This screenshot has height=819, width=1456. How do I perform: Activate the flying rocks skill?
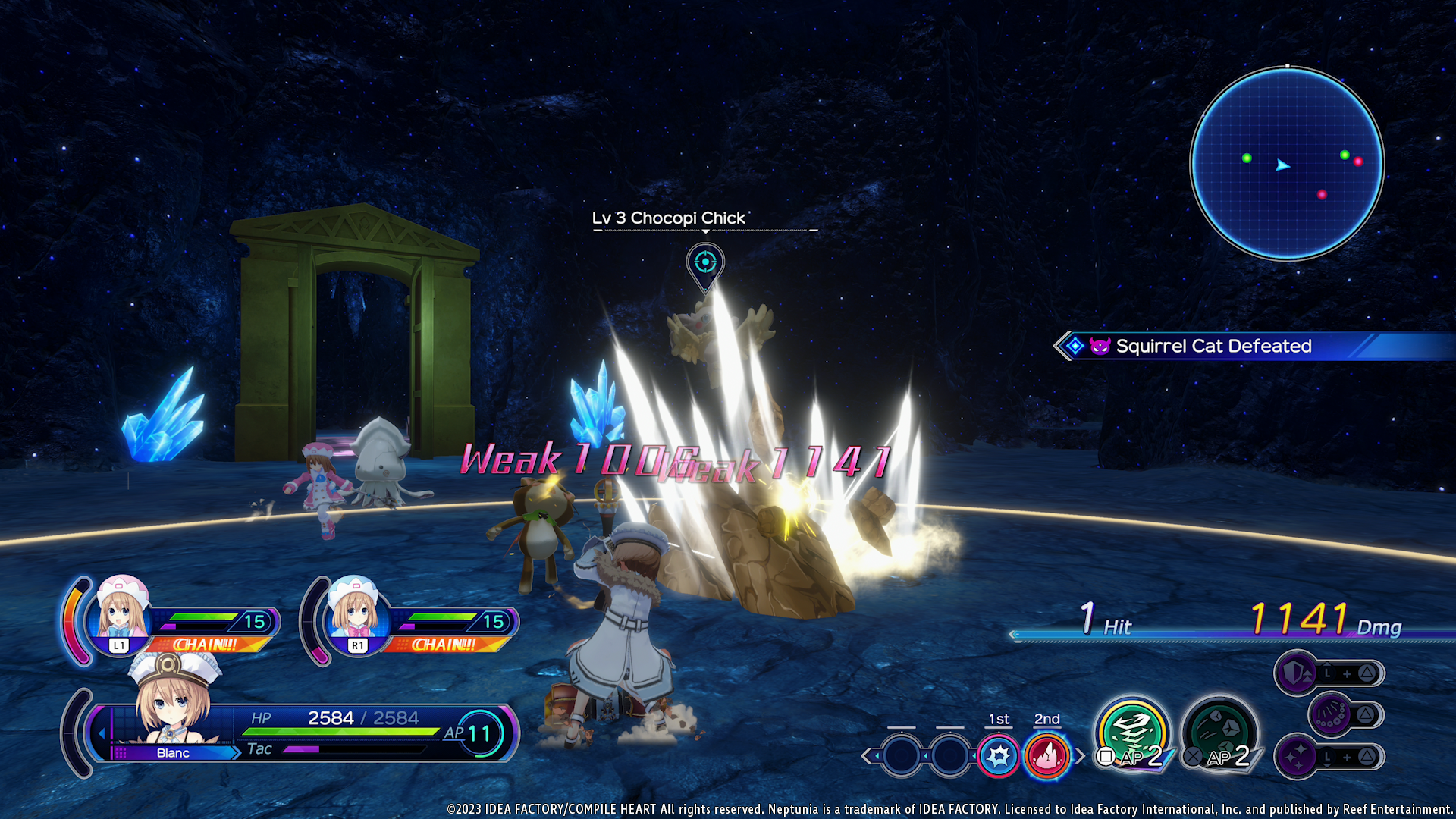(x=1219, y=733)
